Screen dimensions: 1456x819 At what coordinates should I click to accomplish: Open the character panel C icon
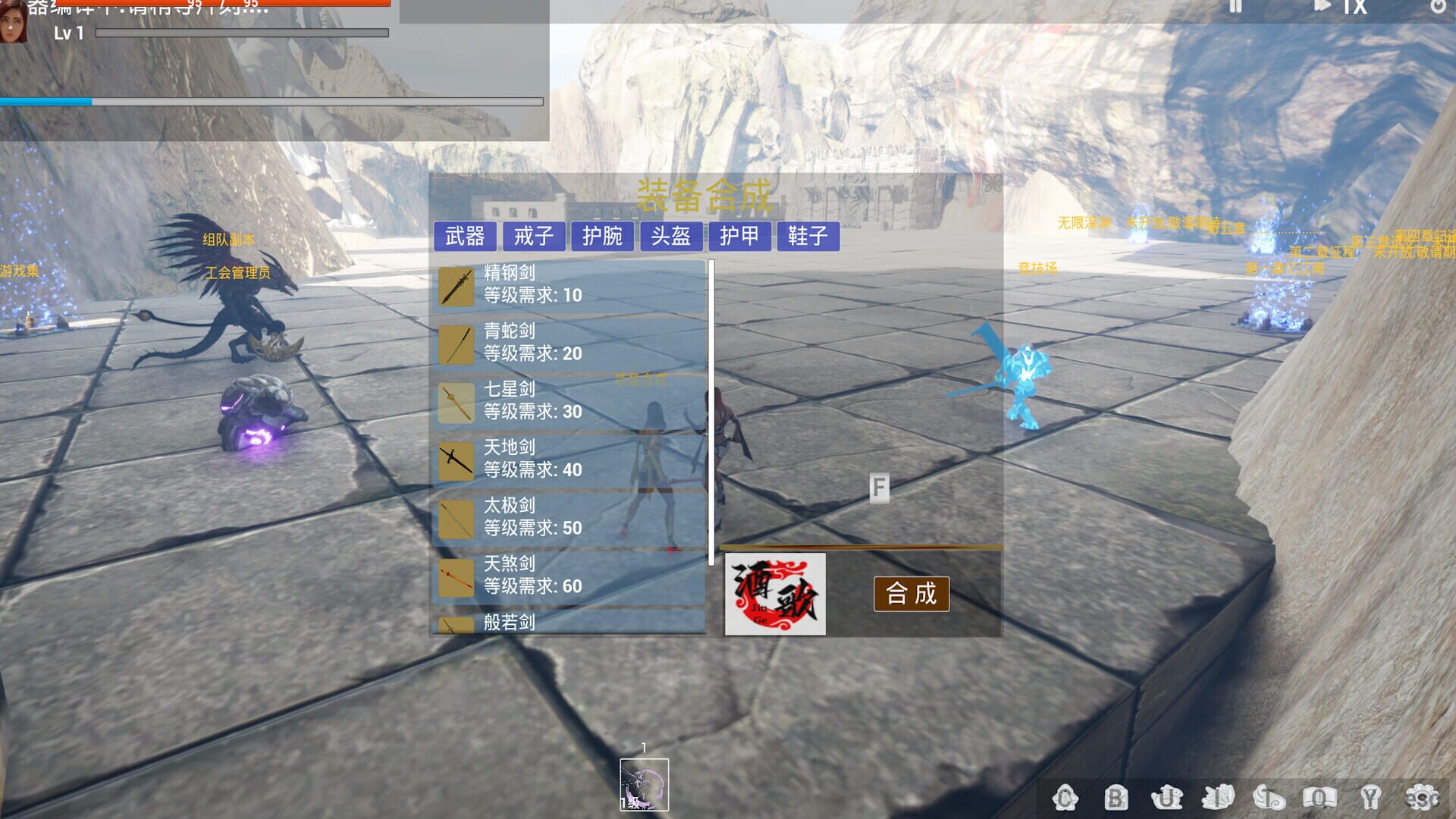click(x=1068, y=796)
